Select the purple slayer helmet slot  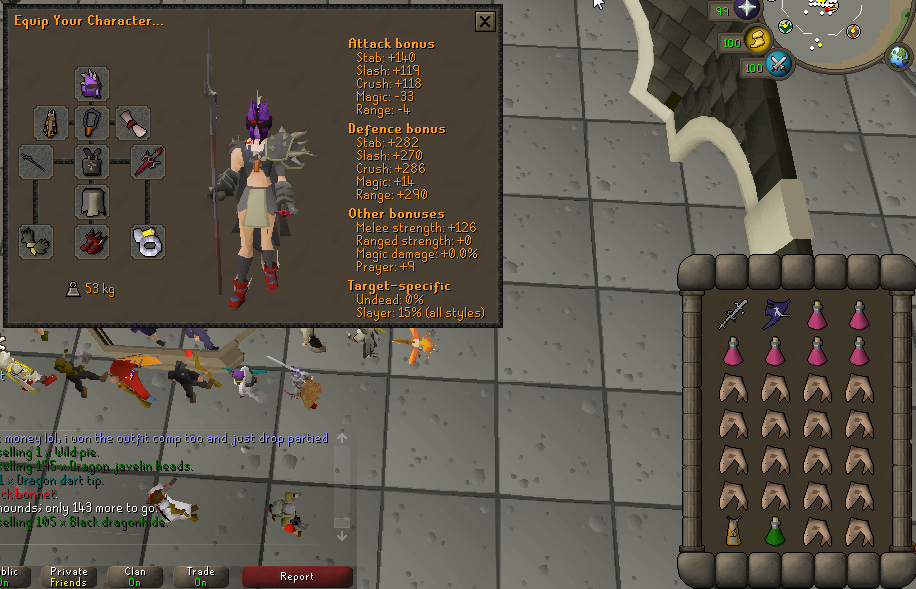[92, 84]
